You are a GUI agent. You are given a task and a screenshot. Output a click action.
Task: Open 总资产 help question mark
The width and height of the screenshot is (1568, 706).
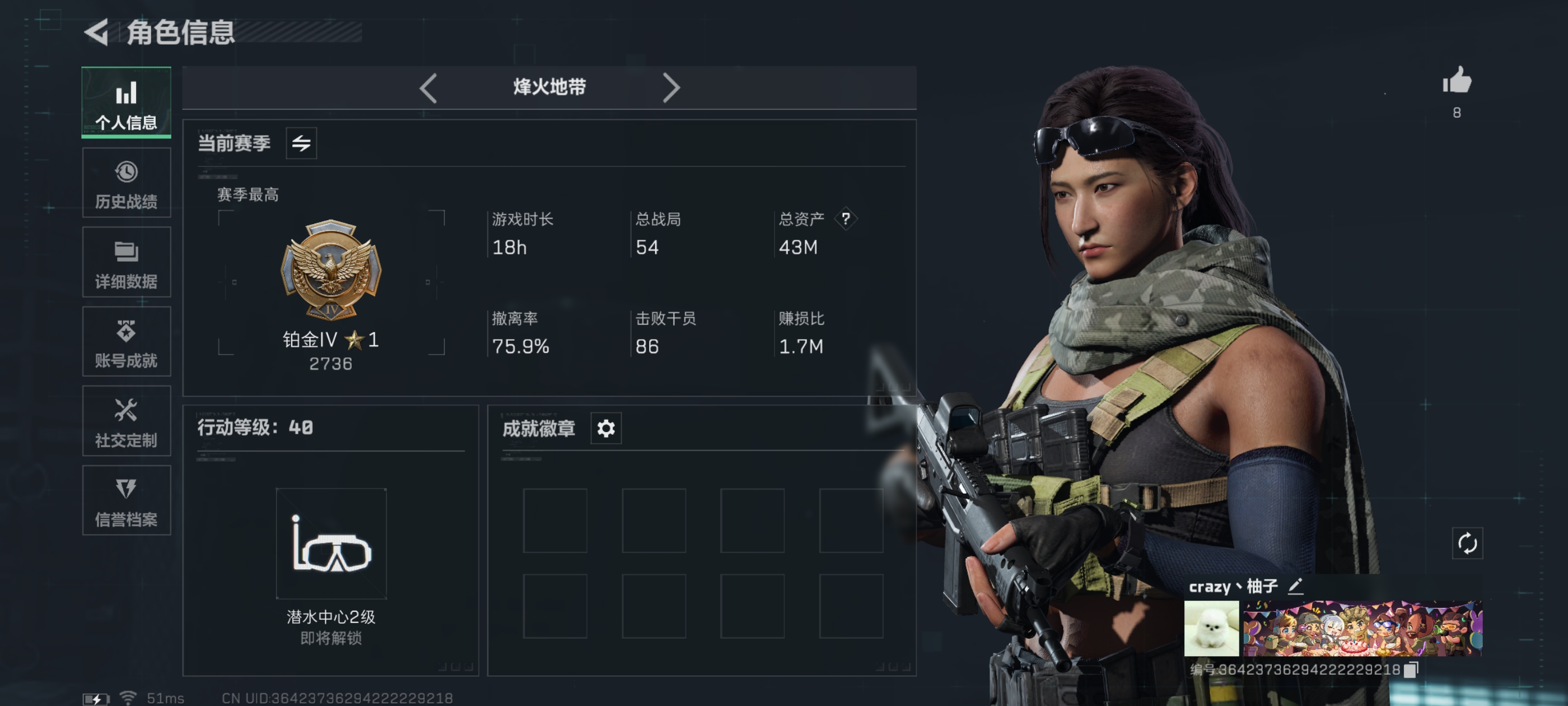coord(847,220)
